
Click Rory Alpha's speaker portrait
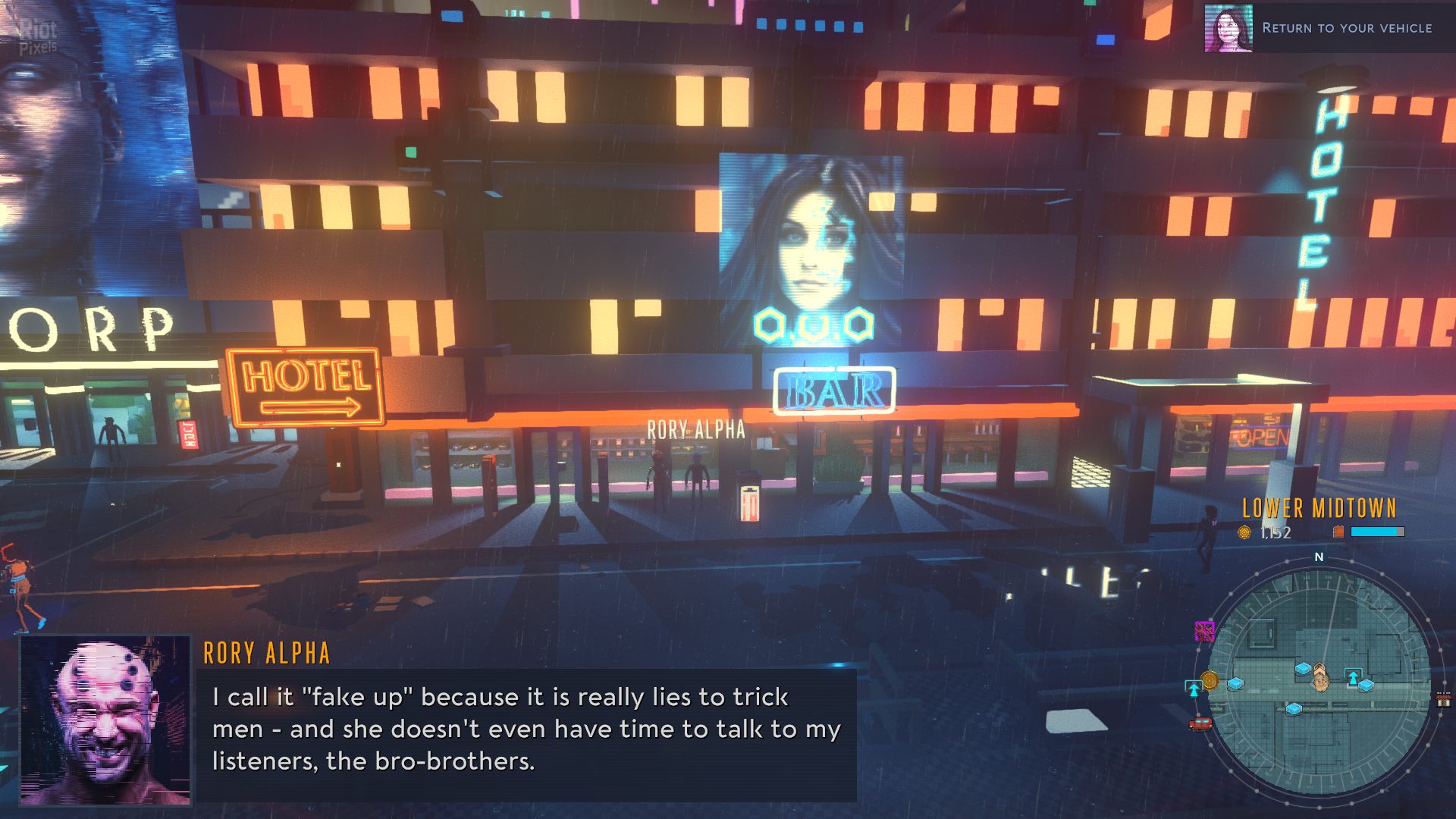105,720
